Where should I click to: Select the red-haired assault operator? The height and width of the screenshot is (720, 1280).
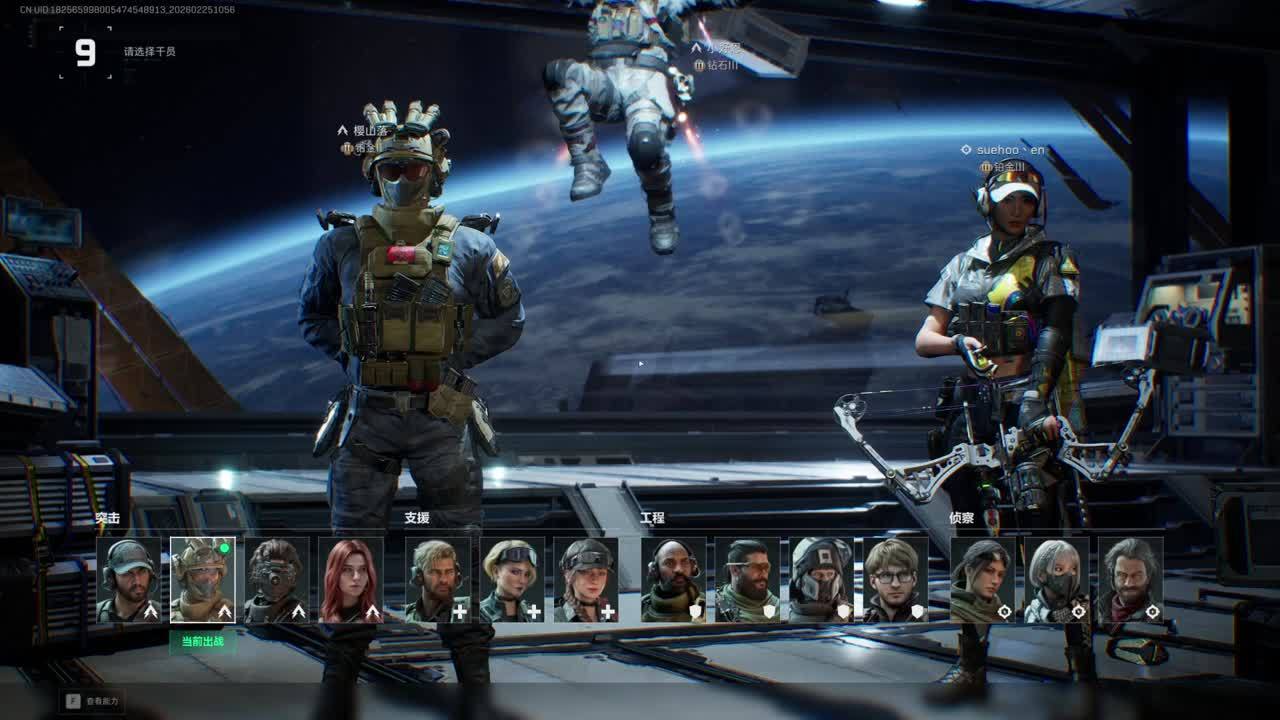pyautogui.click(x=351, y=580)
